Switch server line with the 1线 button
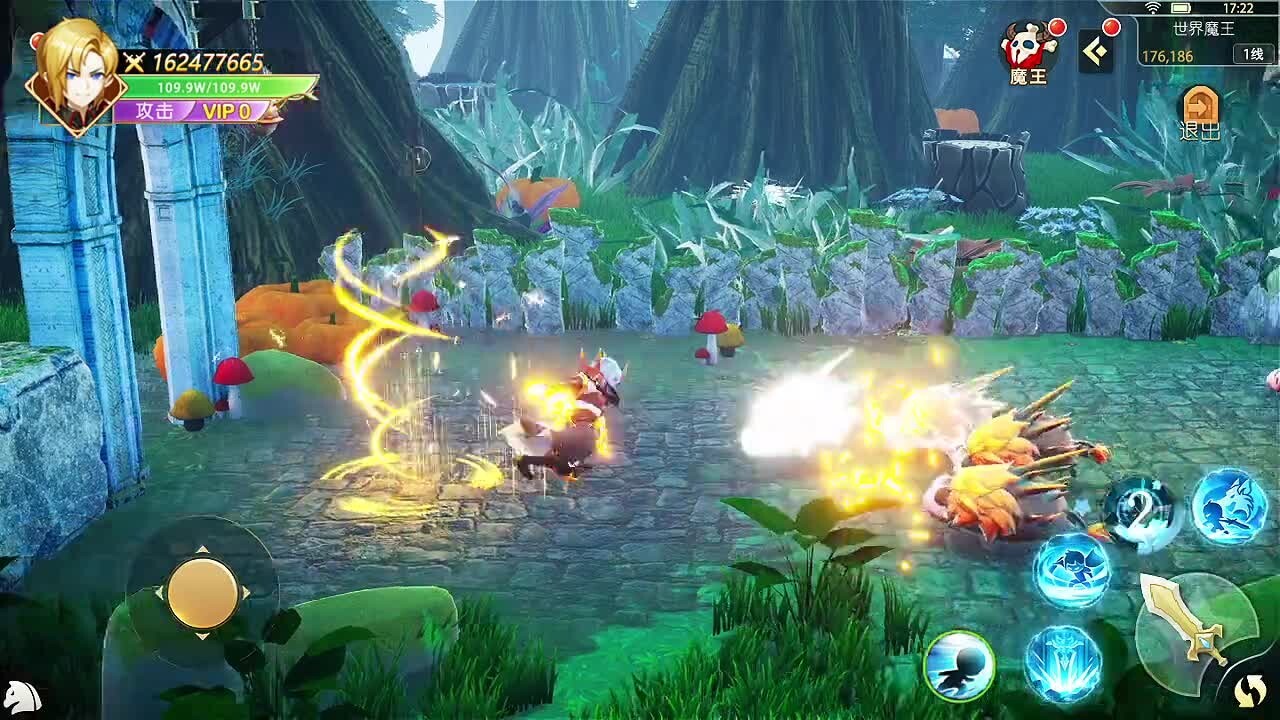 [1253, 55]
